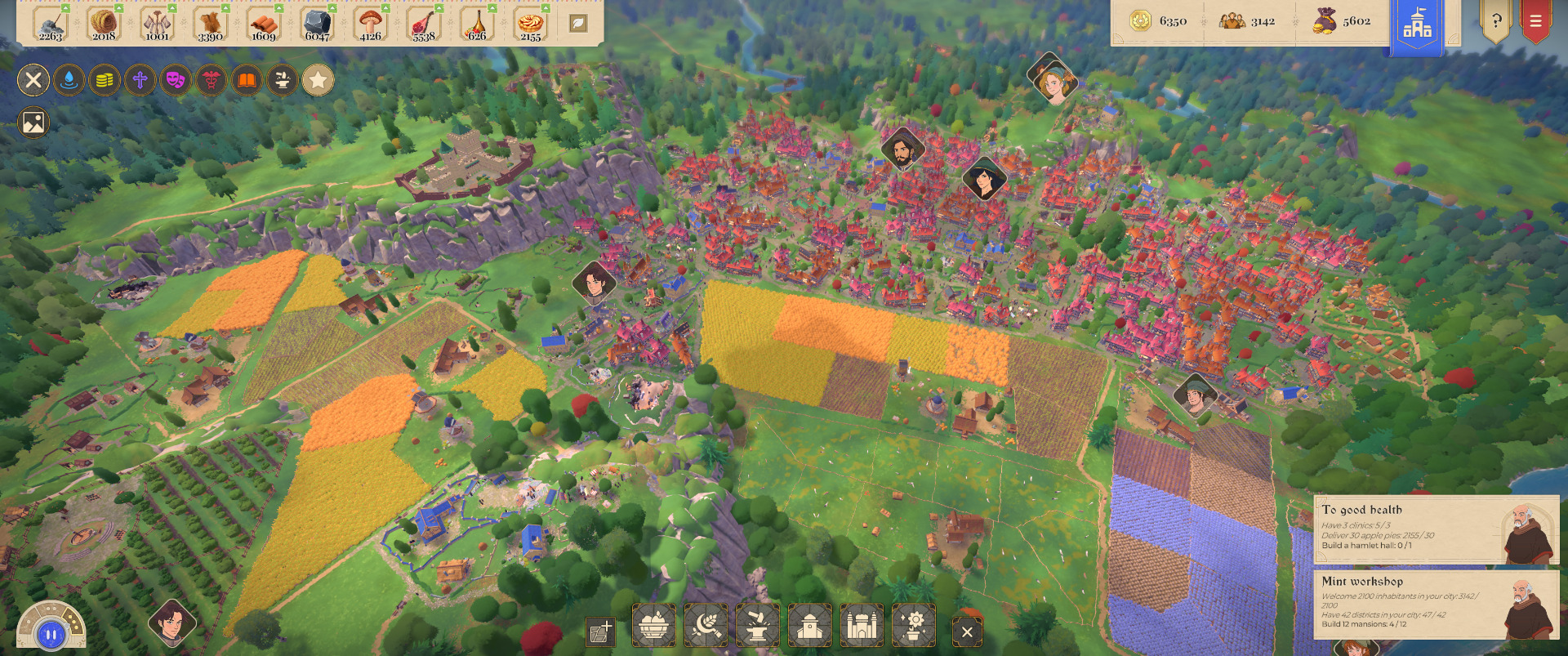
Task: Toggle the orange book education filter
Action: (x=247, y=80)
